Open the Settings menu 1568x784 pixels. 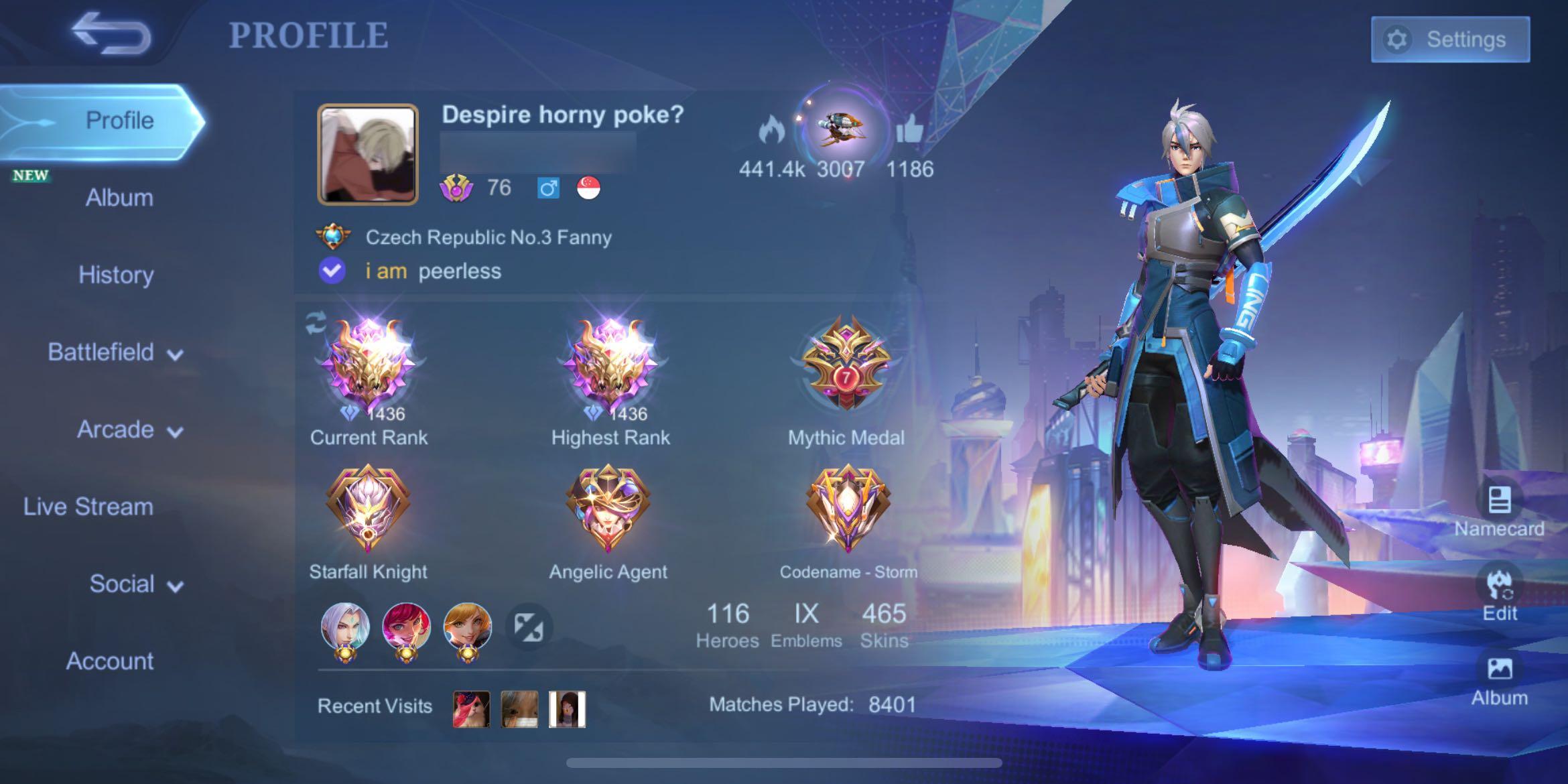1450,38
